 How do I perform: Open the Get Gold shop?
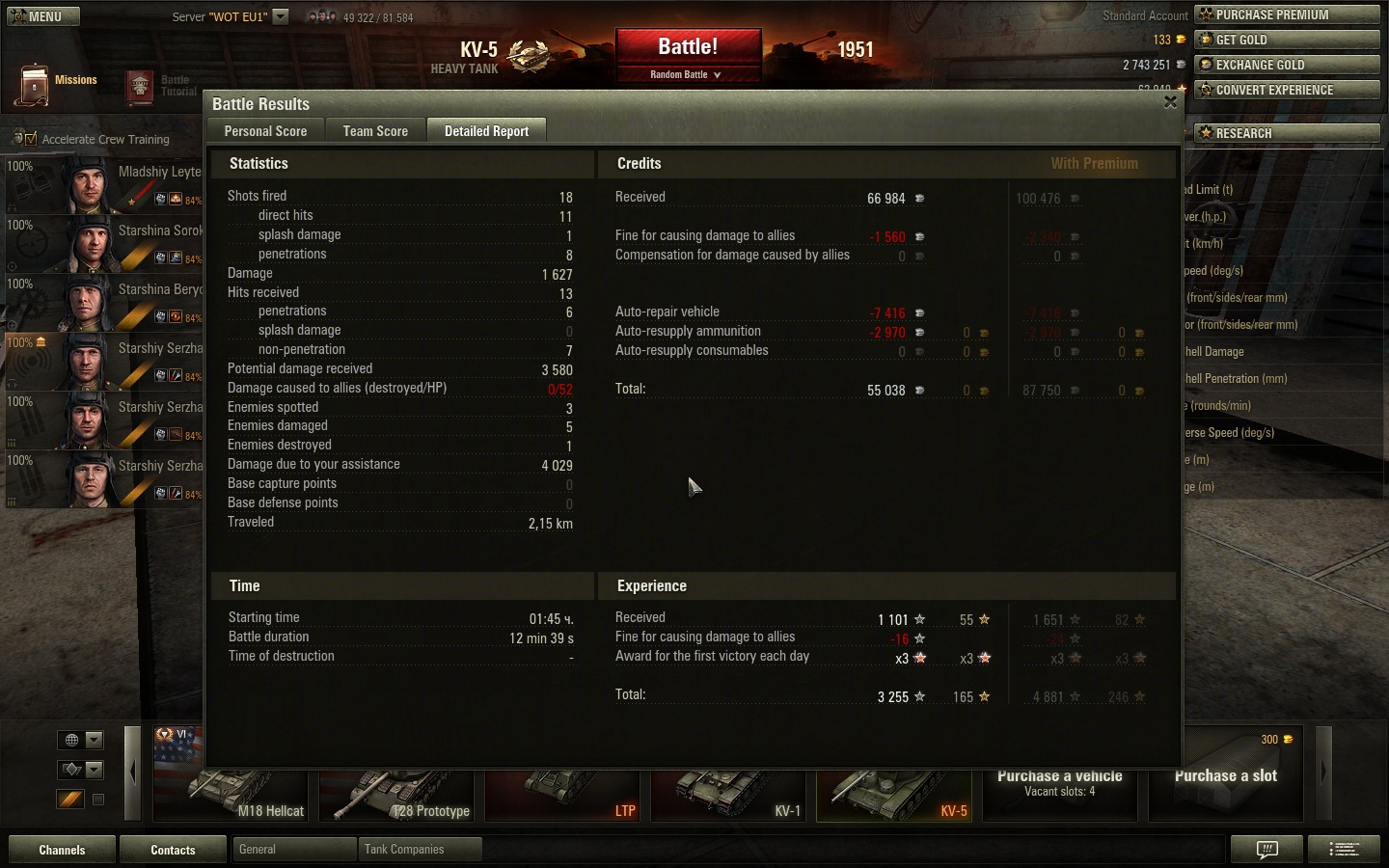pos(1287,40)
